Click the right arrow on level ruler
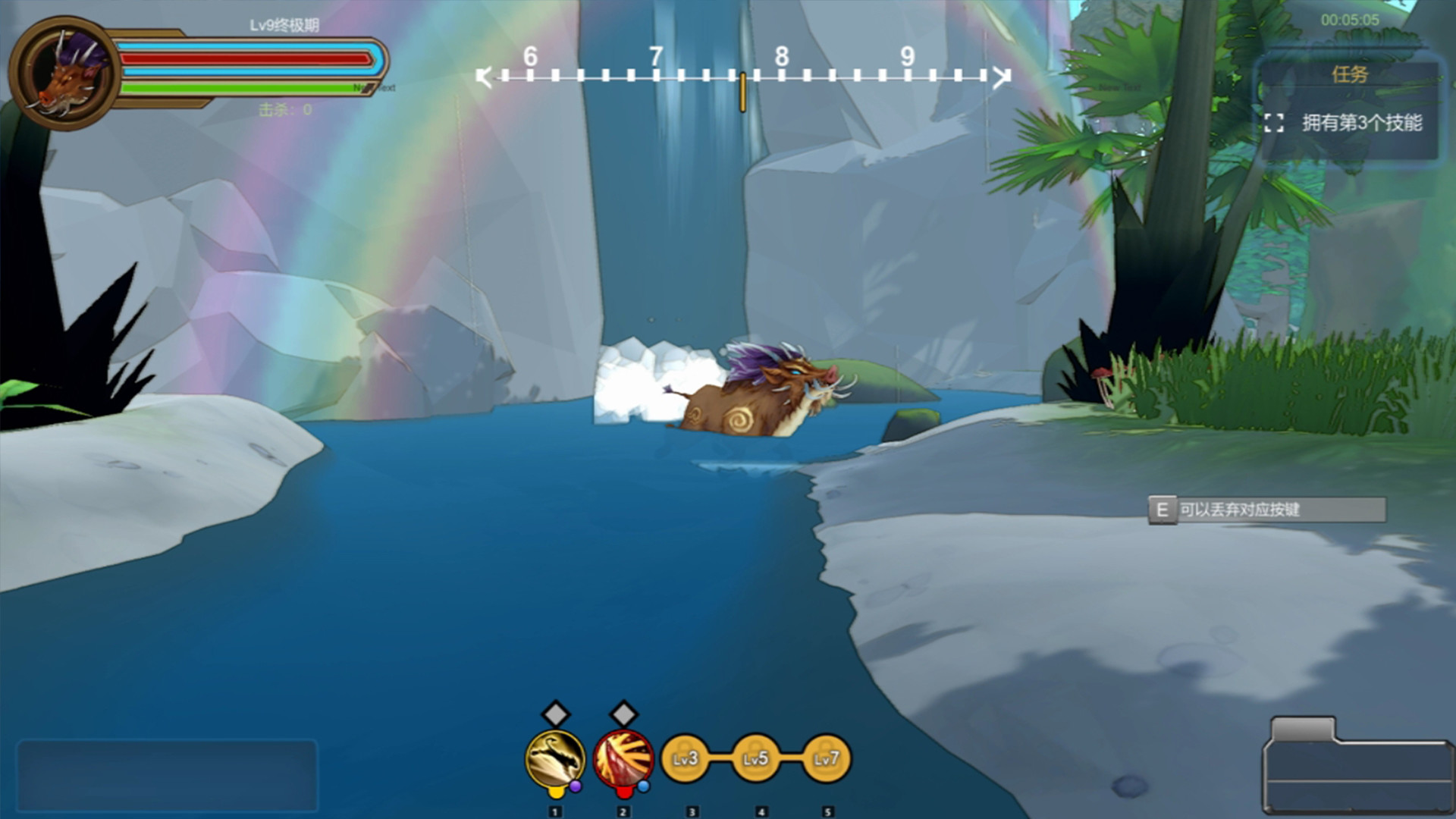1456x819 pixels. (x=1001, y=76)
